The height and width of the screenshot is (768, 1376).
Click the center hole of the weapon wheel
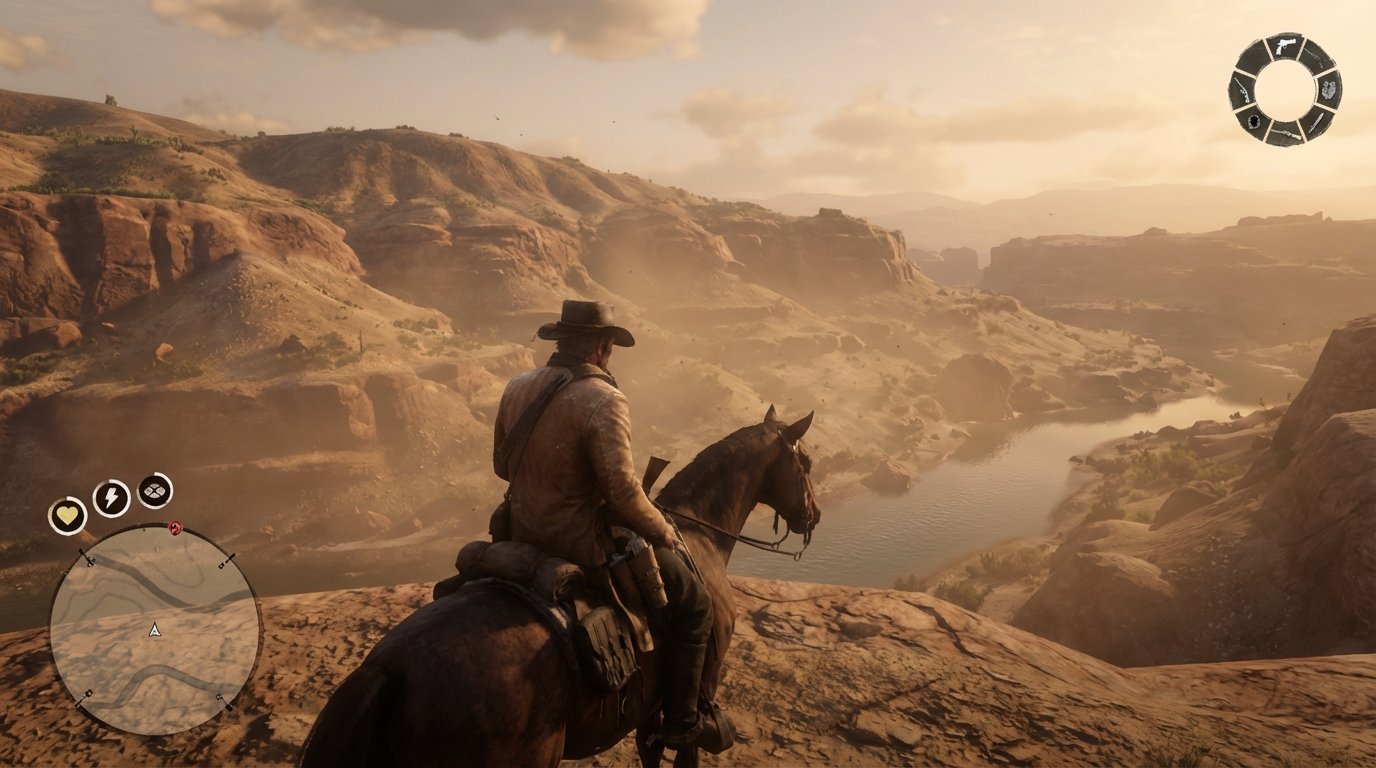(1289, 88)
